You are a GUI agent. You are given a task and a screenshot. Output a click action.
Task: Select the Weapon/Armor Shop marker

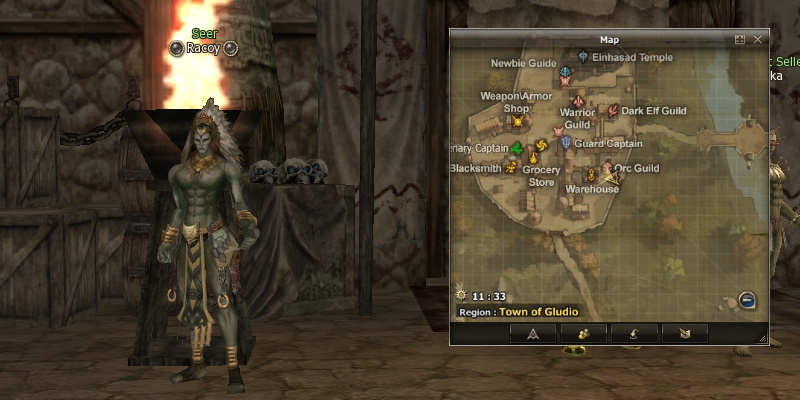coord(518,122)
